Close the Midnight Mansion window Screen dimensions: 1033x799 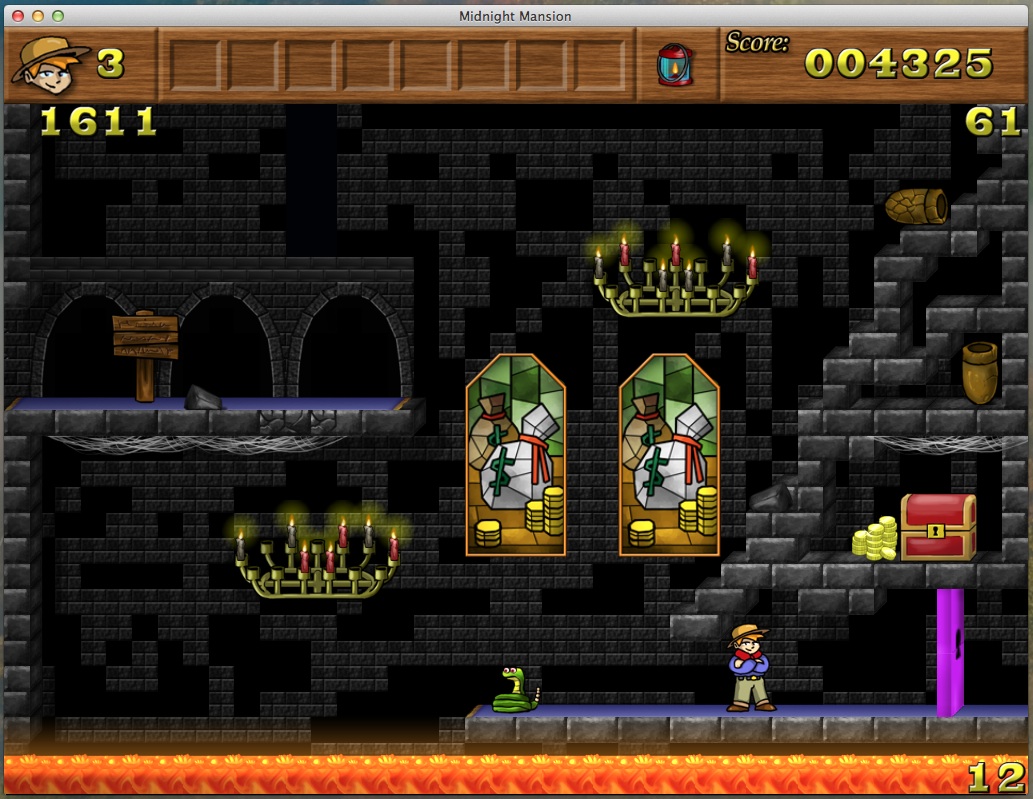point(19,16)
